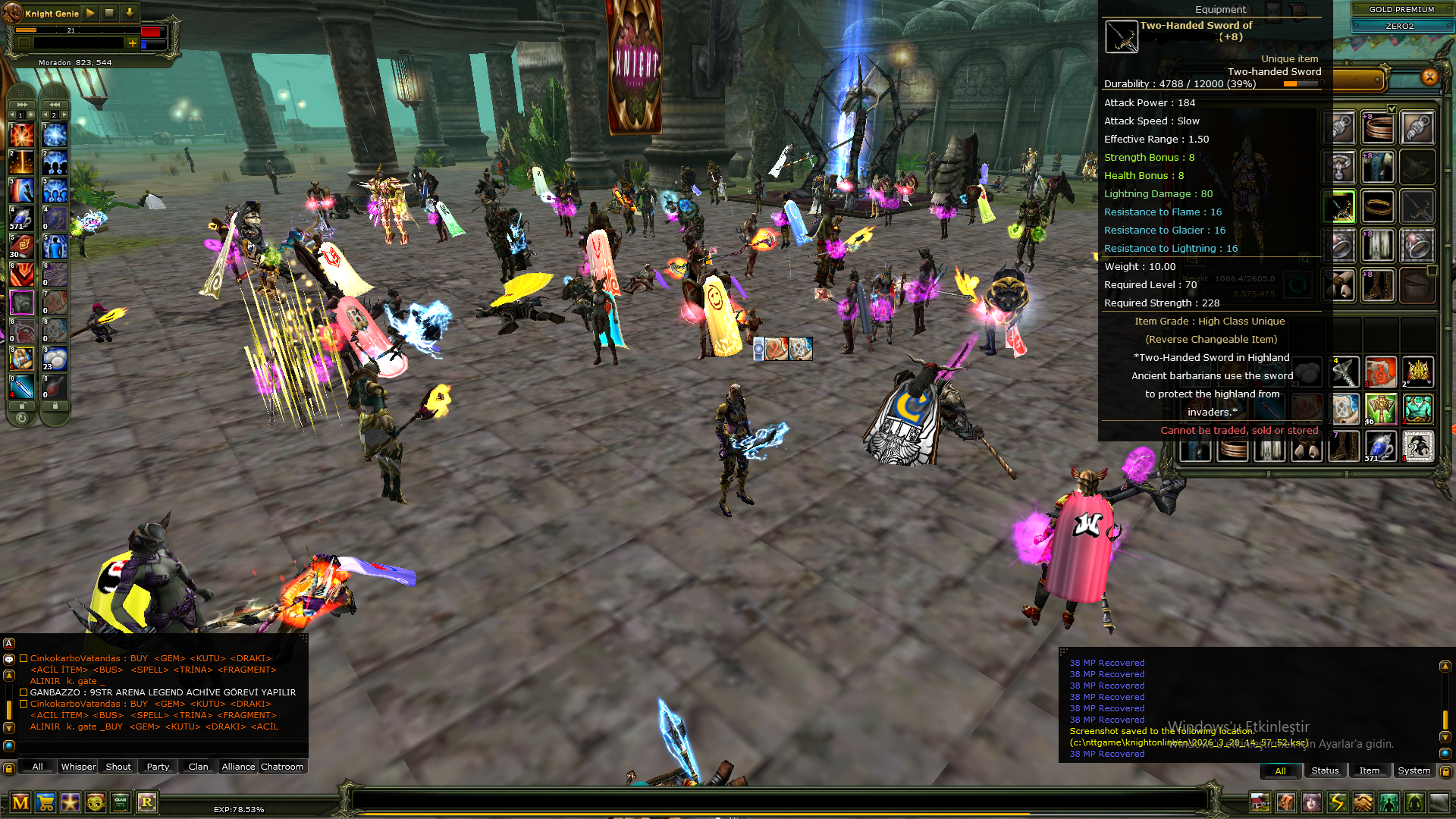Expand skill bar with double arrow above slot bar
Viewport: 1456px width, 819px height.
point(20,104)
